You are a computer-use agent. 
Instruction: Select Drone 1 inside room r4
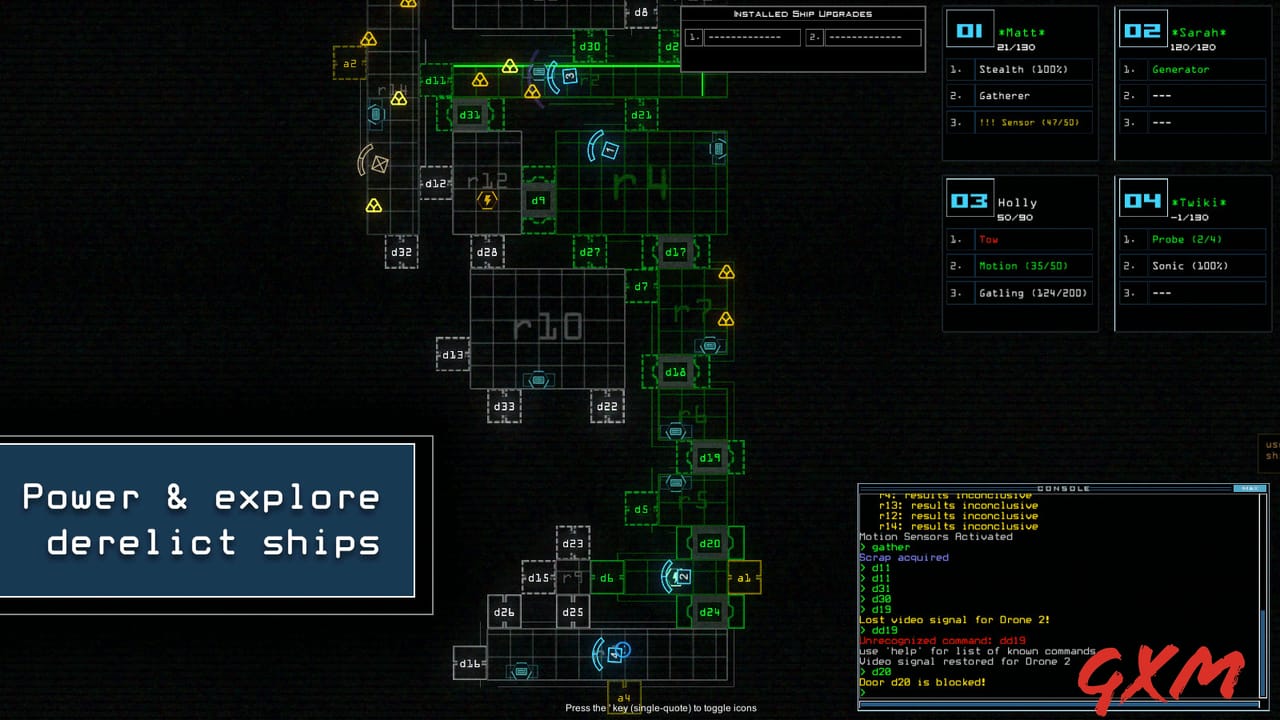point(609,148)
